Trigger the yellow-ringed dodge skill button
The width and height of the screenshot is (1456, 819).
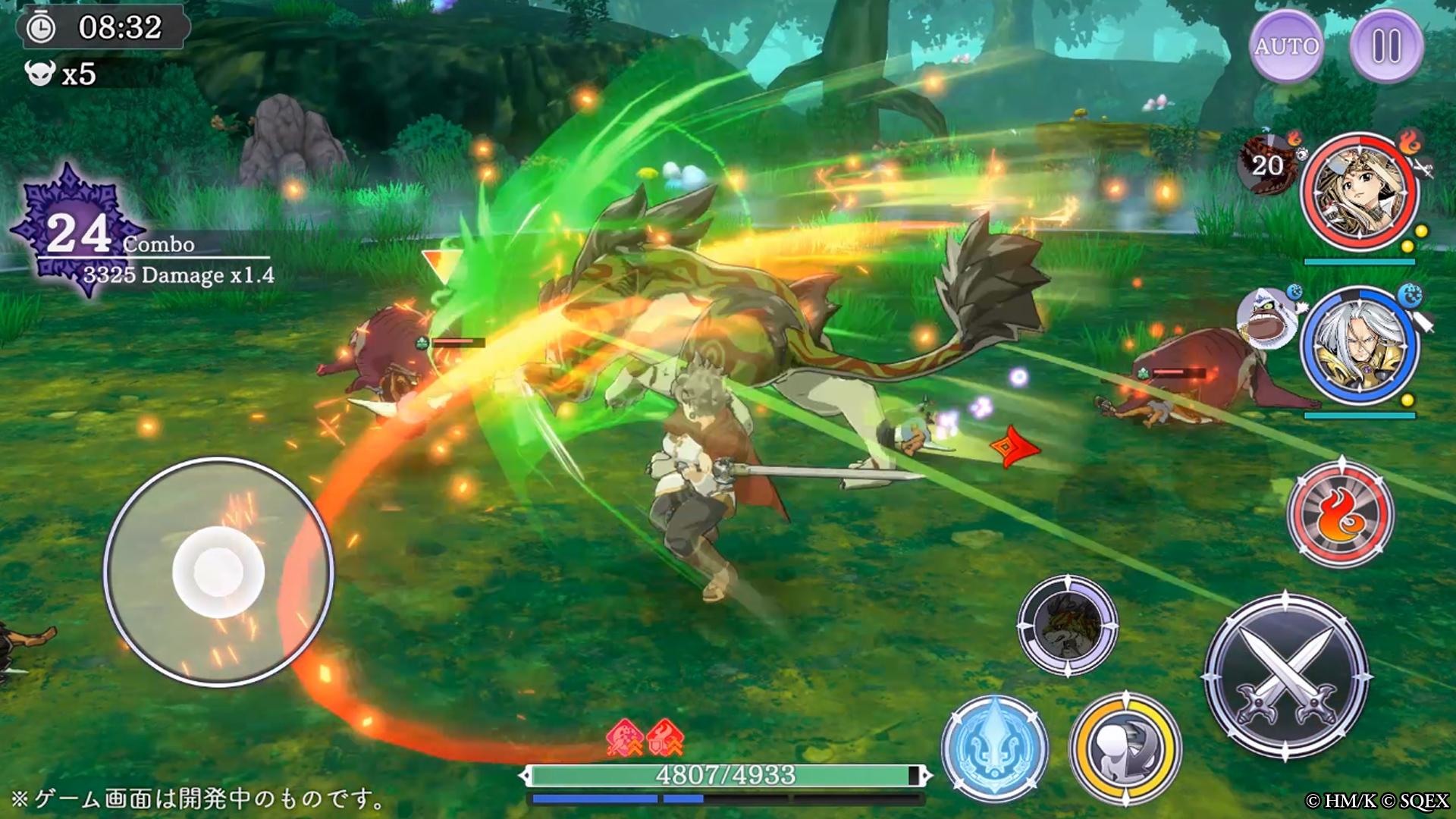click(1125, 748)
